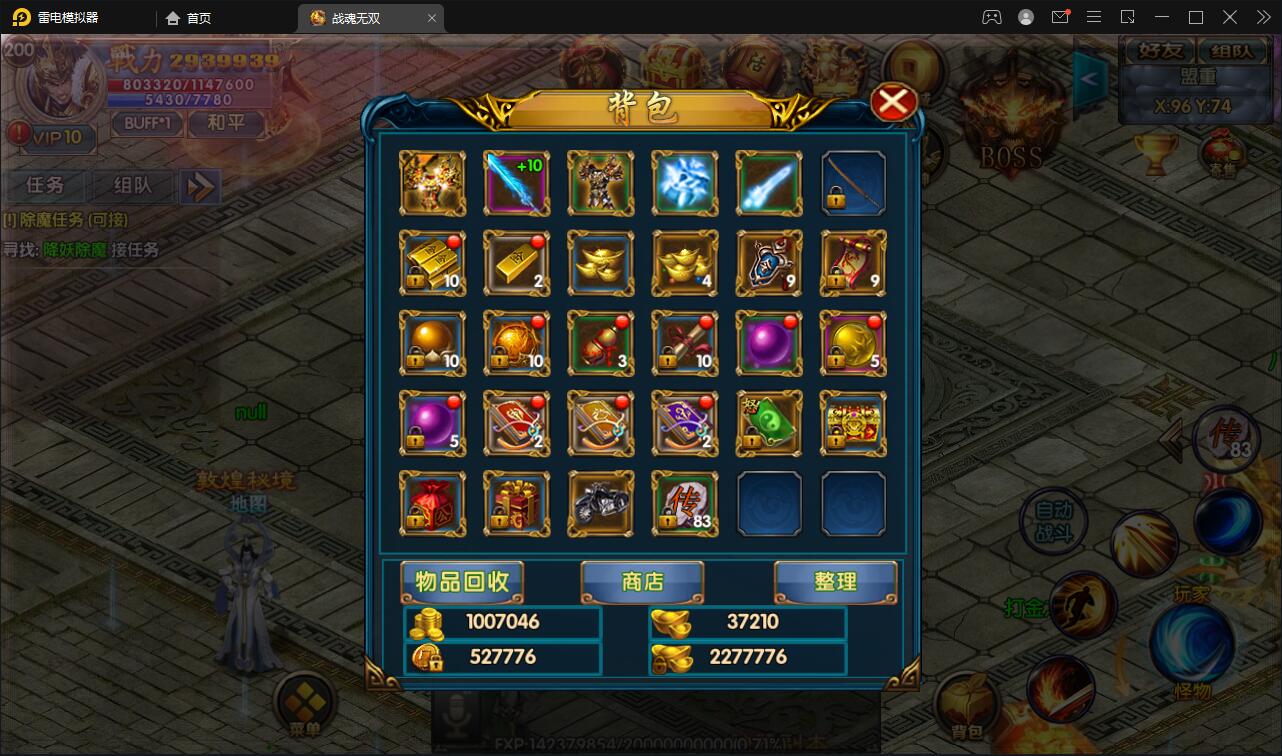Select the locked bow item slot
This screenshot has height=756, width=1282.
(853, 183)
